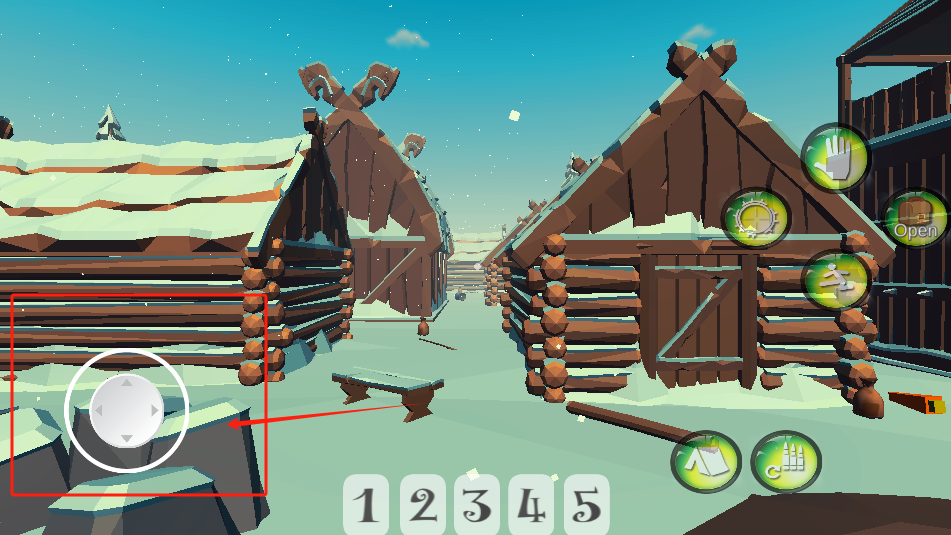Open the chest inventory button
This screenshot has height=535, width=951.
point(915,220)
